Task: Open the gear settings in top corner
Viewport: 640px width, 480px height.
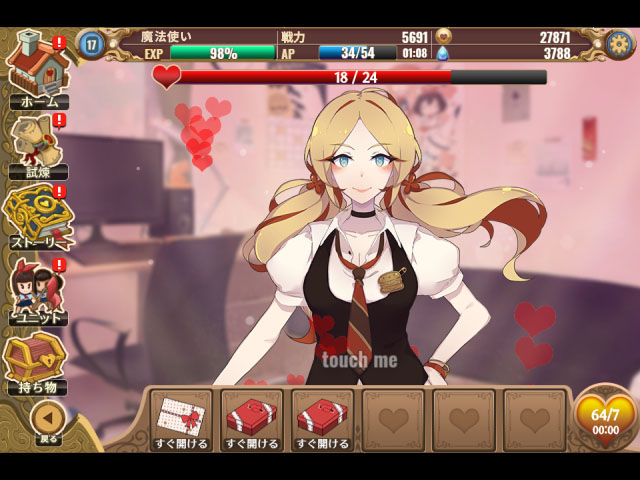Action: click(x=619, y=43)
